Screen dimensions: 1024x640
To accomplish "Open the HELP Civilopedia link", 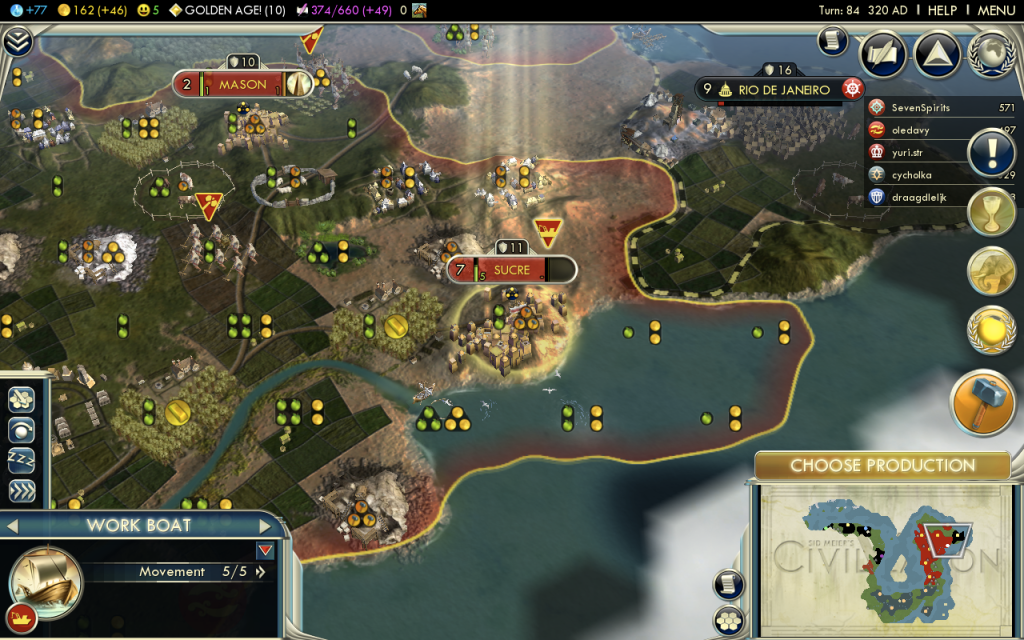I will 942,10.
